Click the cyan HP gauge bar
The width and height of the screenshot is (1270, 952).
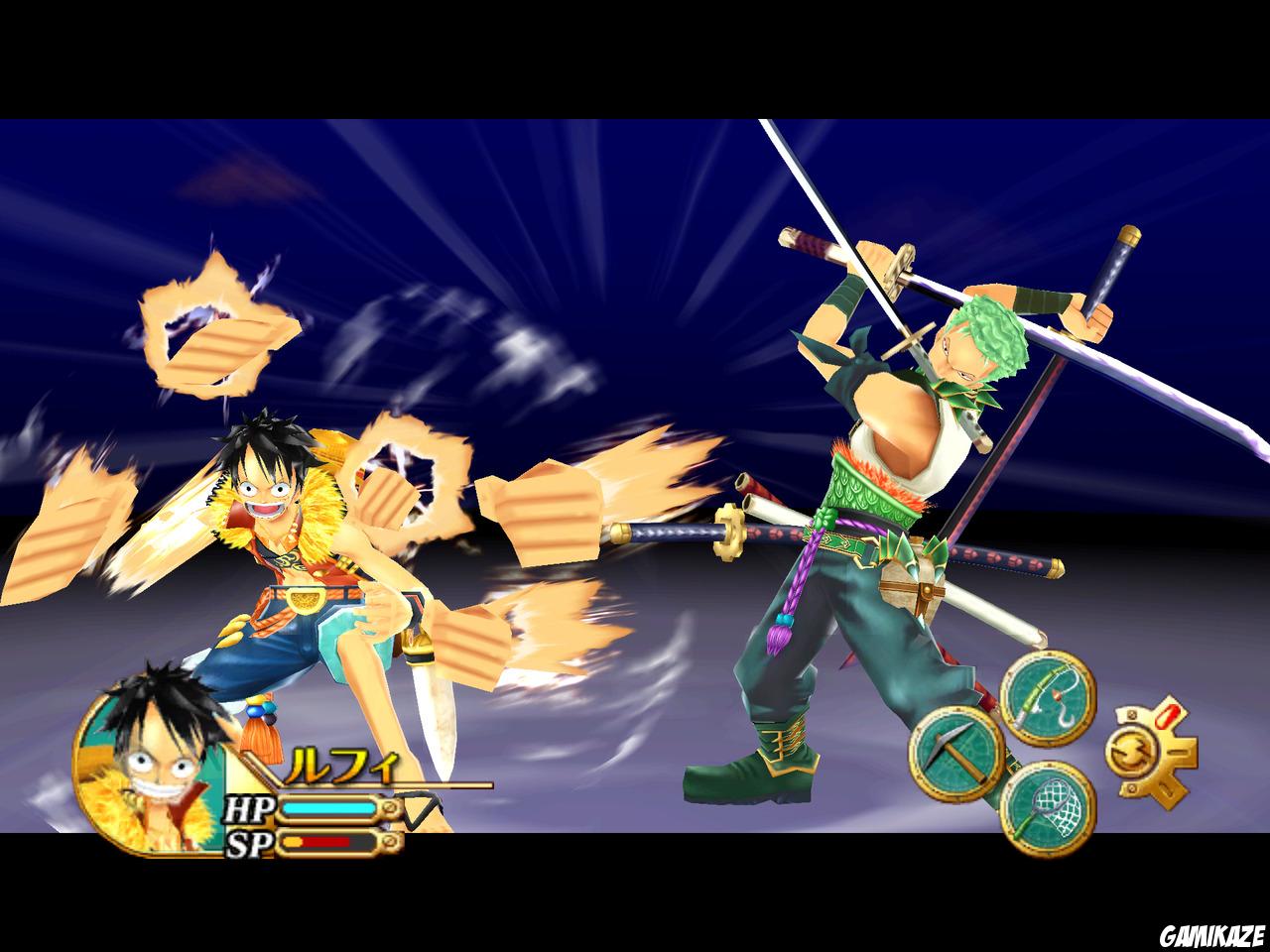click(x=327, y=807)
